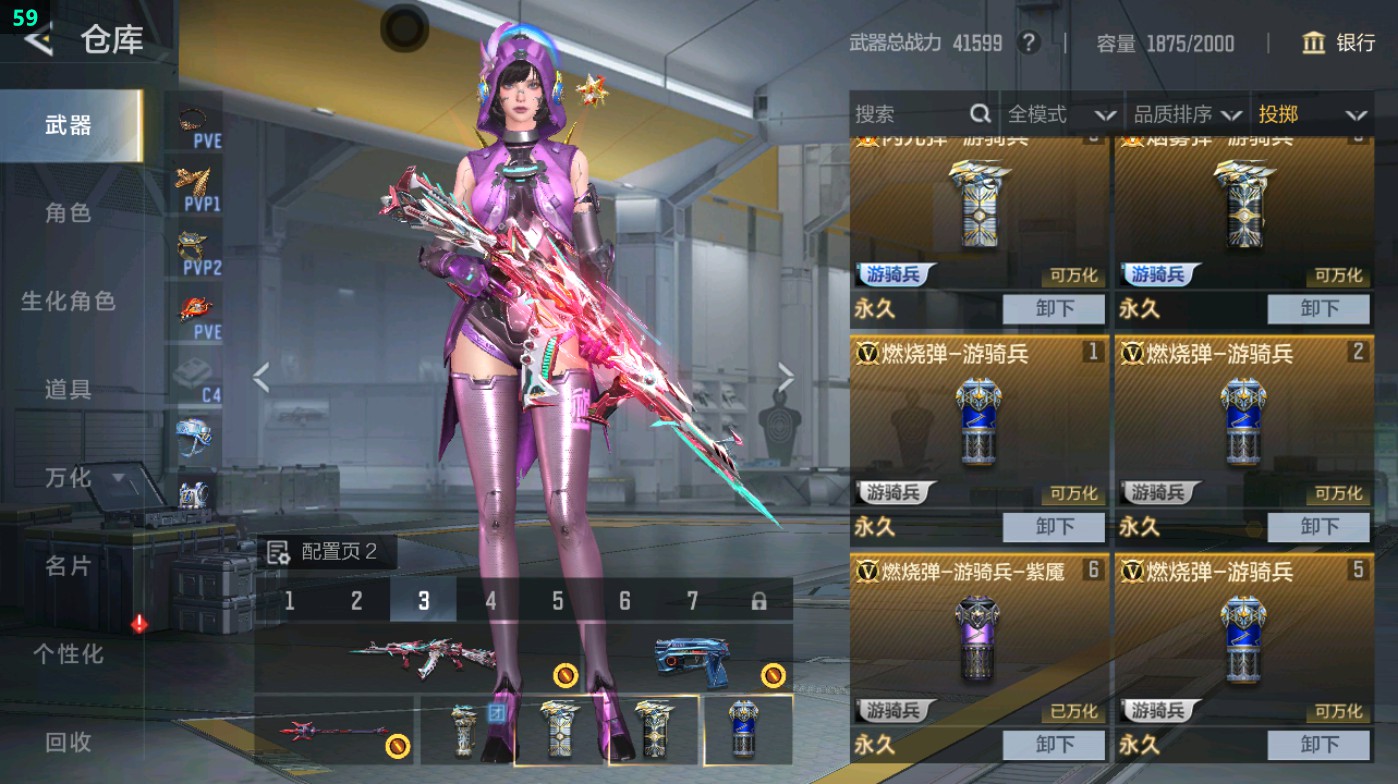The width and height of the screenshot is (1398, 784).
Task: Show the 个性化 section
Action: pos(68,654)
